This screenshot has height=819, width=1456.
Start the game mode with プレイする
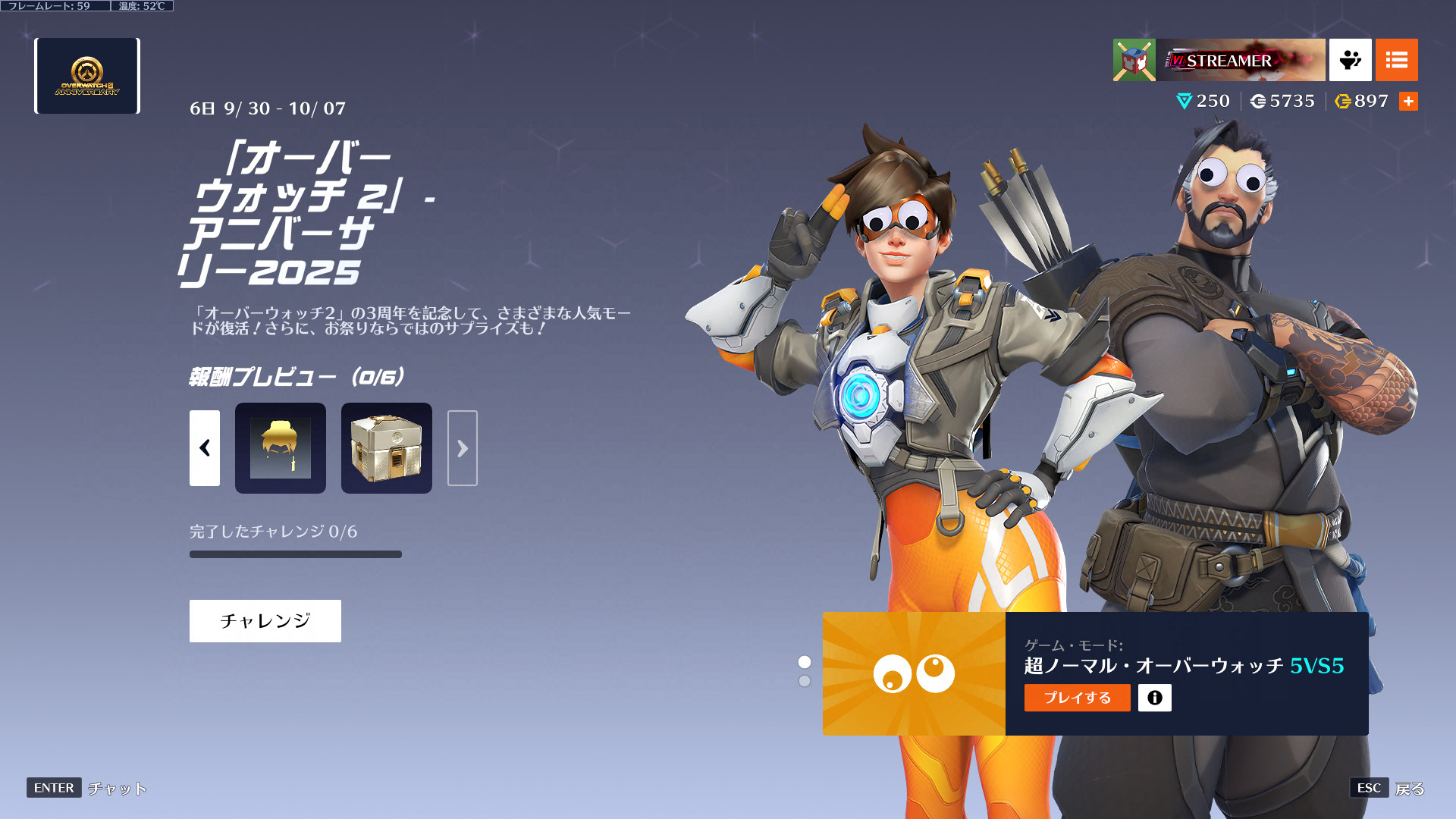(1077, 698)
